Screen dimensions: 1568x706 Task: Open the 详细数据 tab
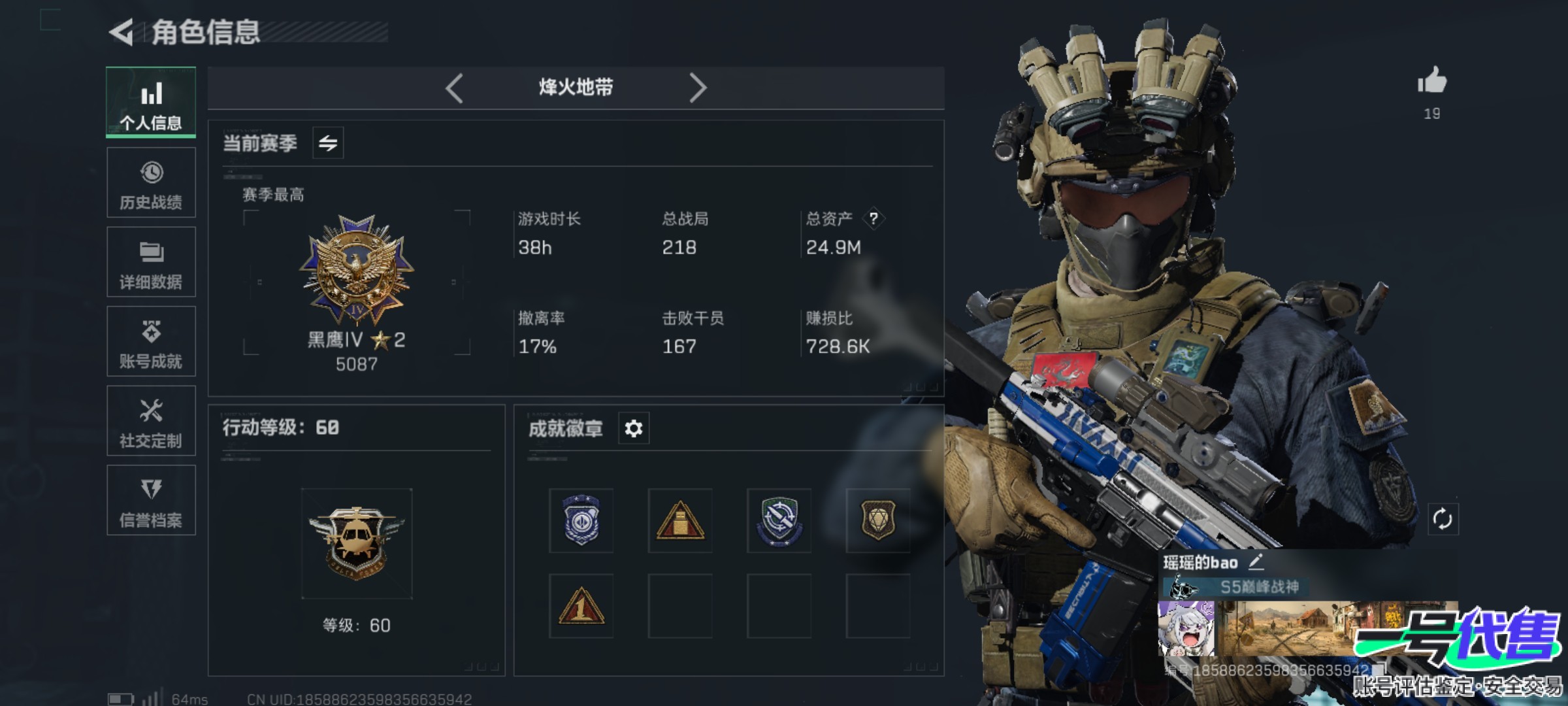(x=151, y=262)
